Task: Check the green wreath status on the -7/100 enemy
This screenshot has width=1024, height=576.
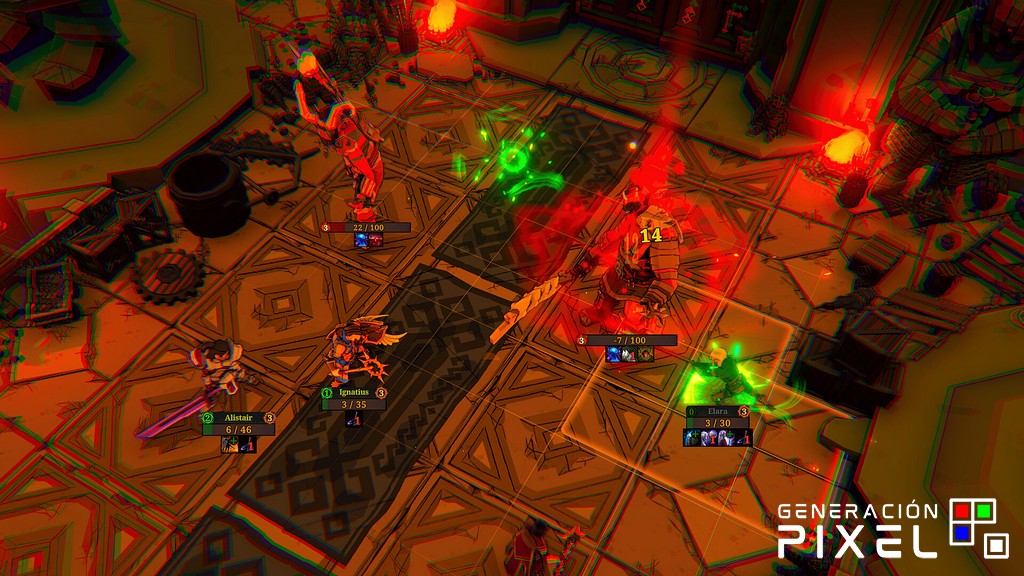Action: click(645, 354)
